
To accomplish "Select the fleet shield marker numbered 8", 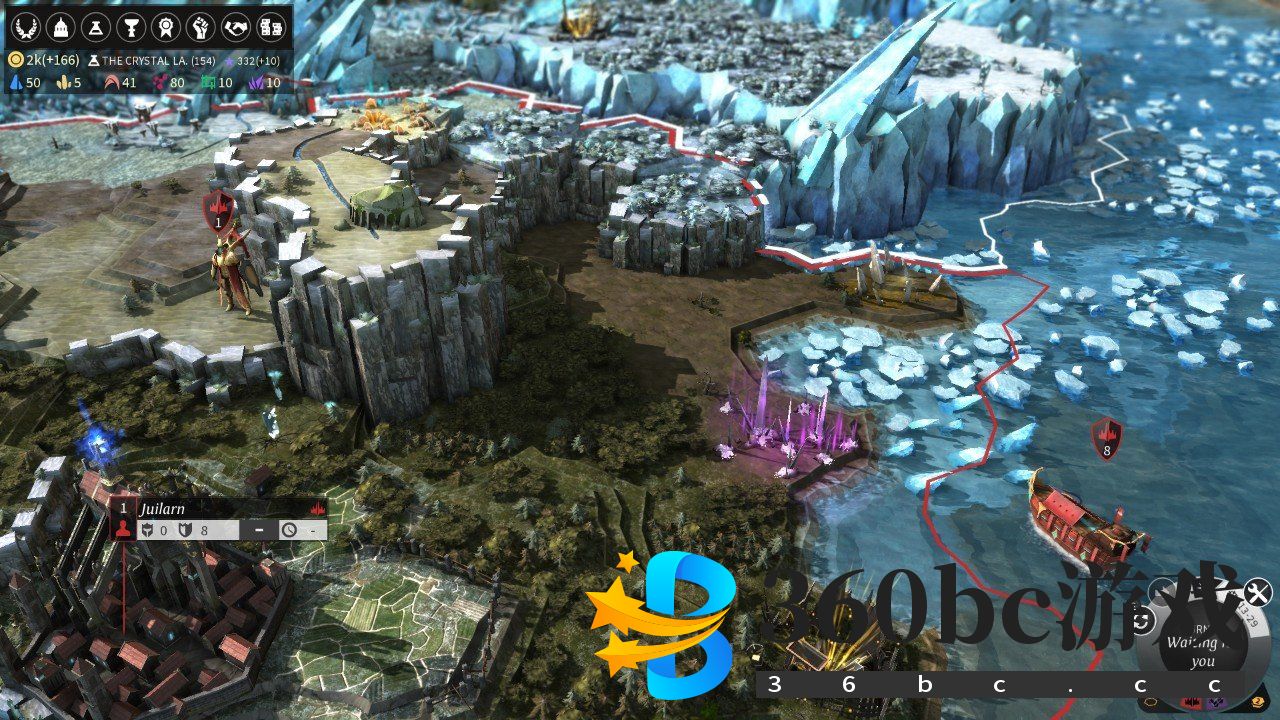I will [1106, 438].
